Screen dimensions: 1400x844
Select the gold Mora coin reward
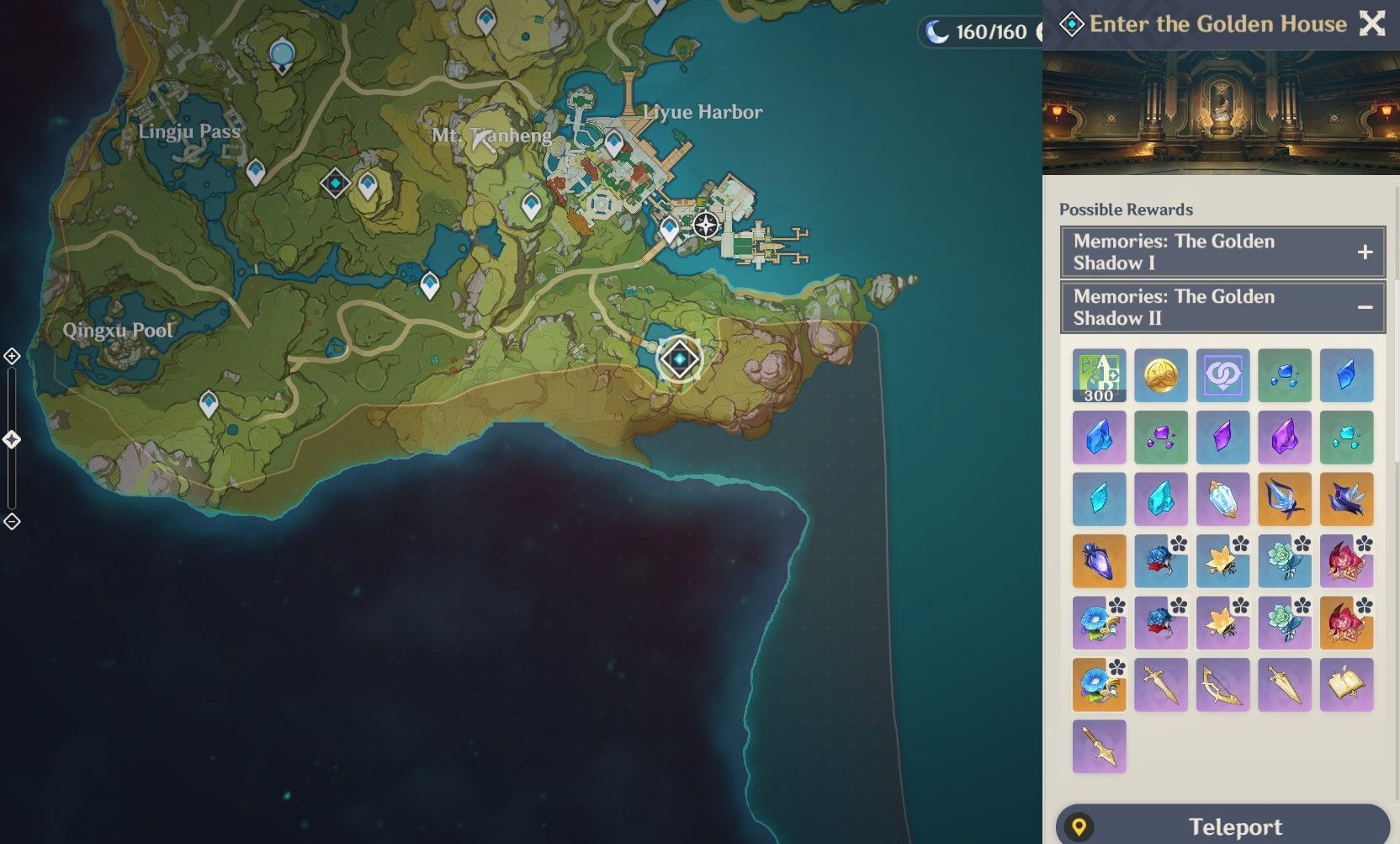click(1161, 375)
